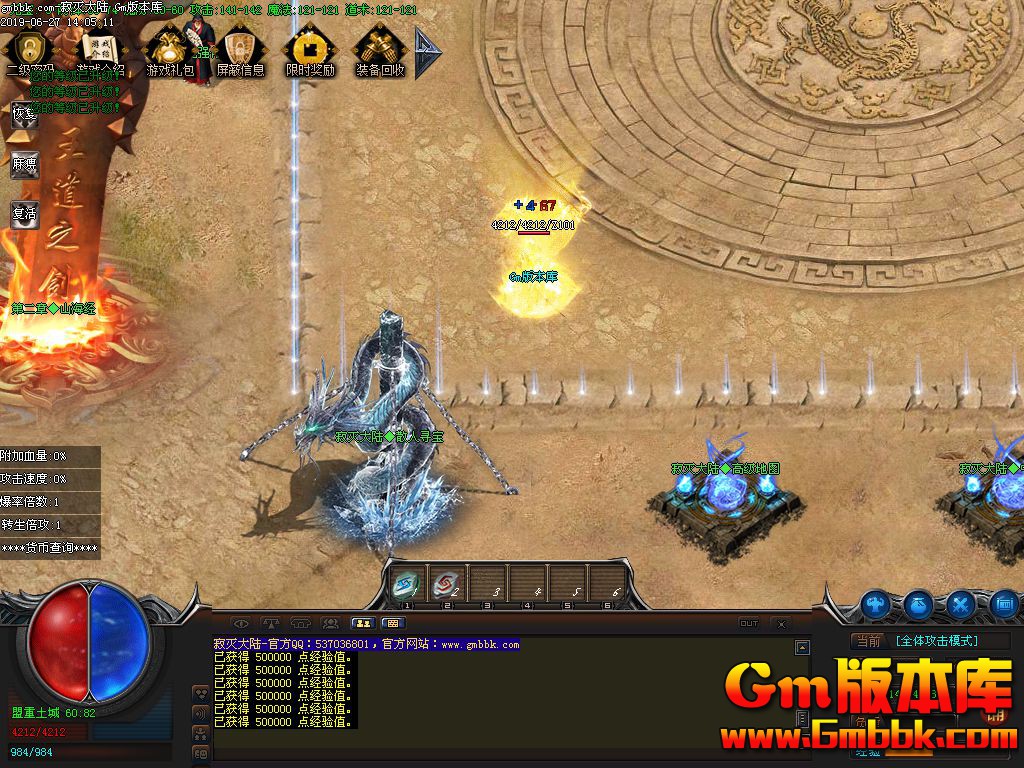
Task: Open the 限时奖励 gold coin icon
Action: click(310, 49)
